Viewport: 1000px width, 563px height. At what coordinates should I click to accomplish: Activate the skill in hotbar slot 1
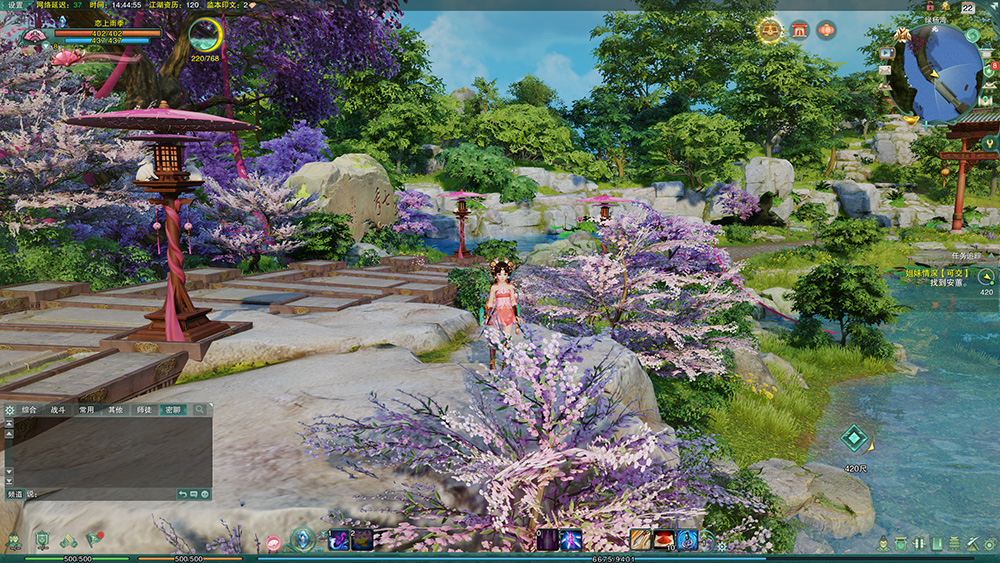(x=339, y=540)
